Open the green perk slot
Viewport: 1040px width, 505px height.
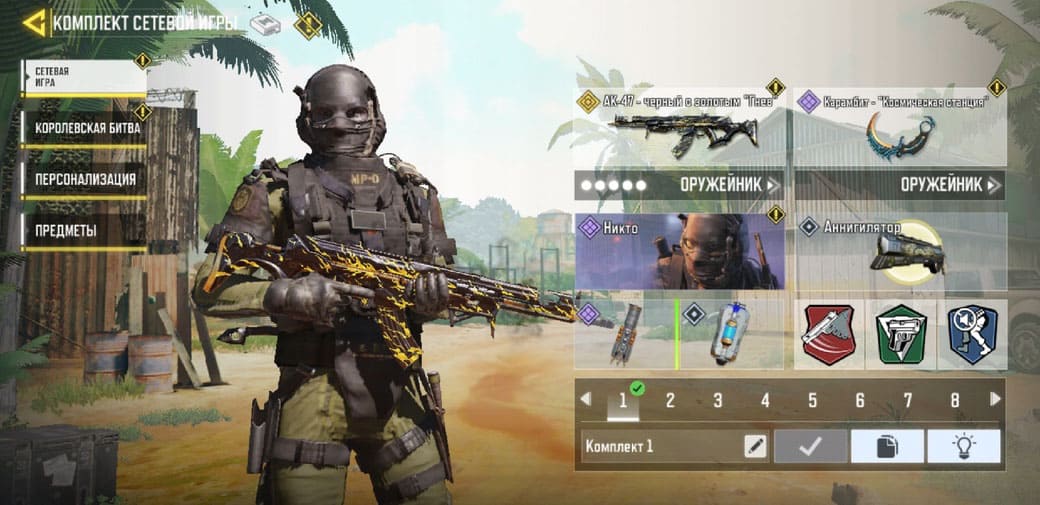click(x=901, y=334)
